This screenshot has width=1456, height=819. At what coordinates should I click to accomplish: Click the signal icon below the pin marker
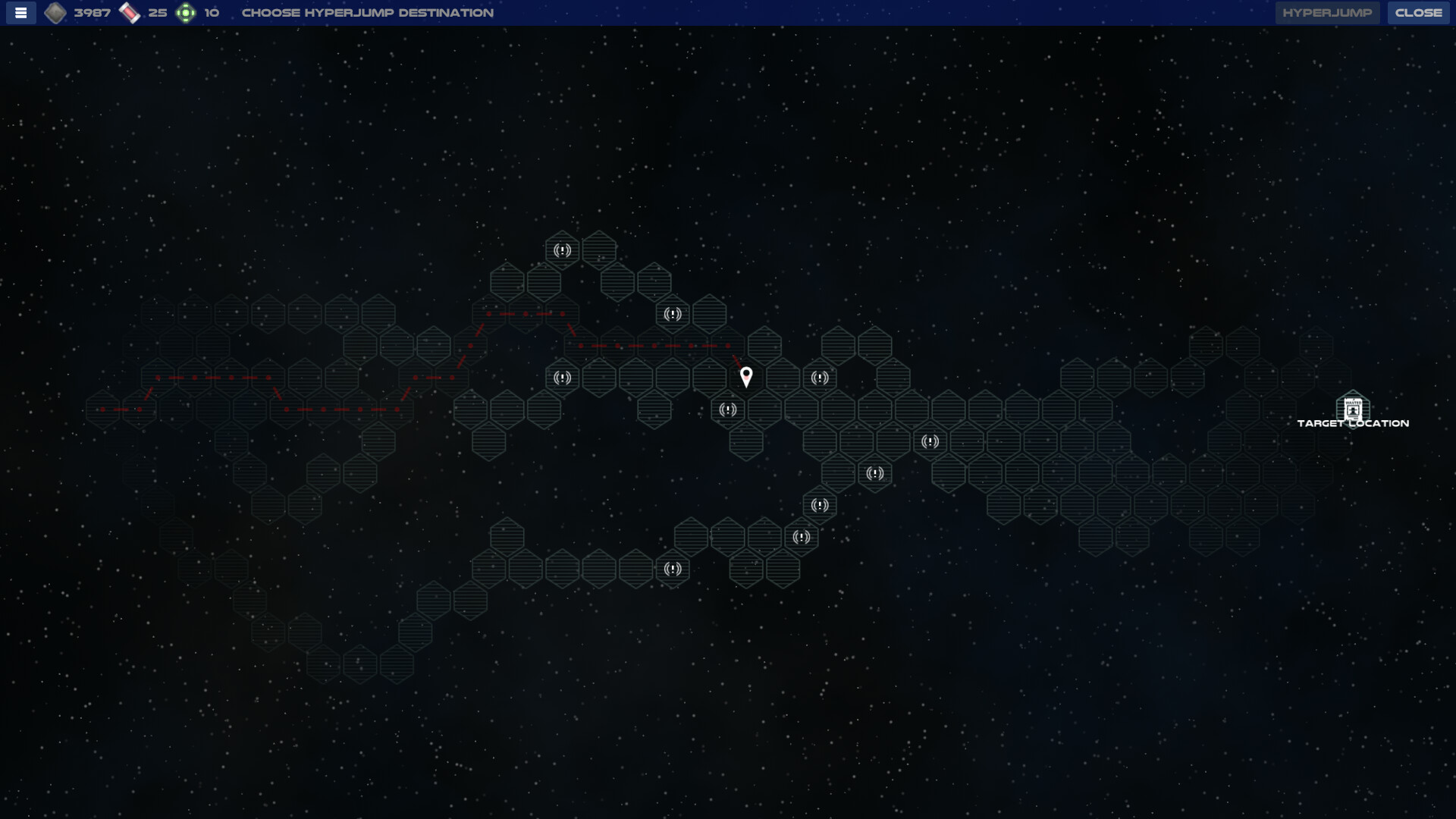point(726,409)
